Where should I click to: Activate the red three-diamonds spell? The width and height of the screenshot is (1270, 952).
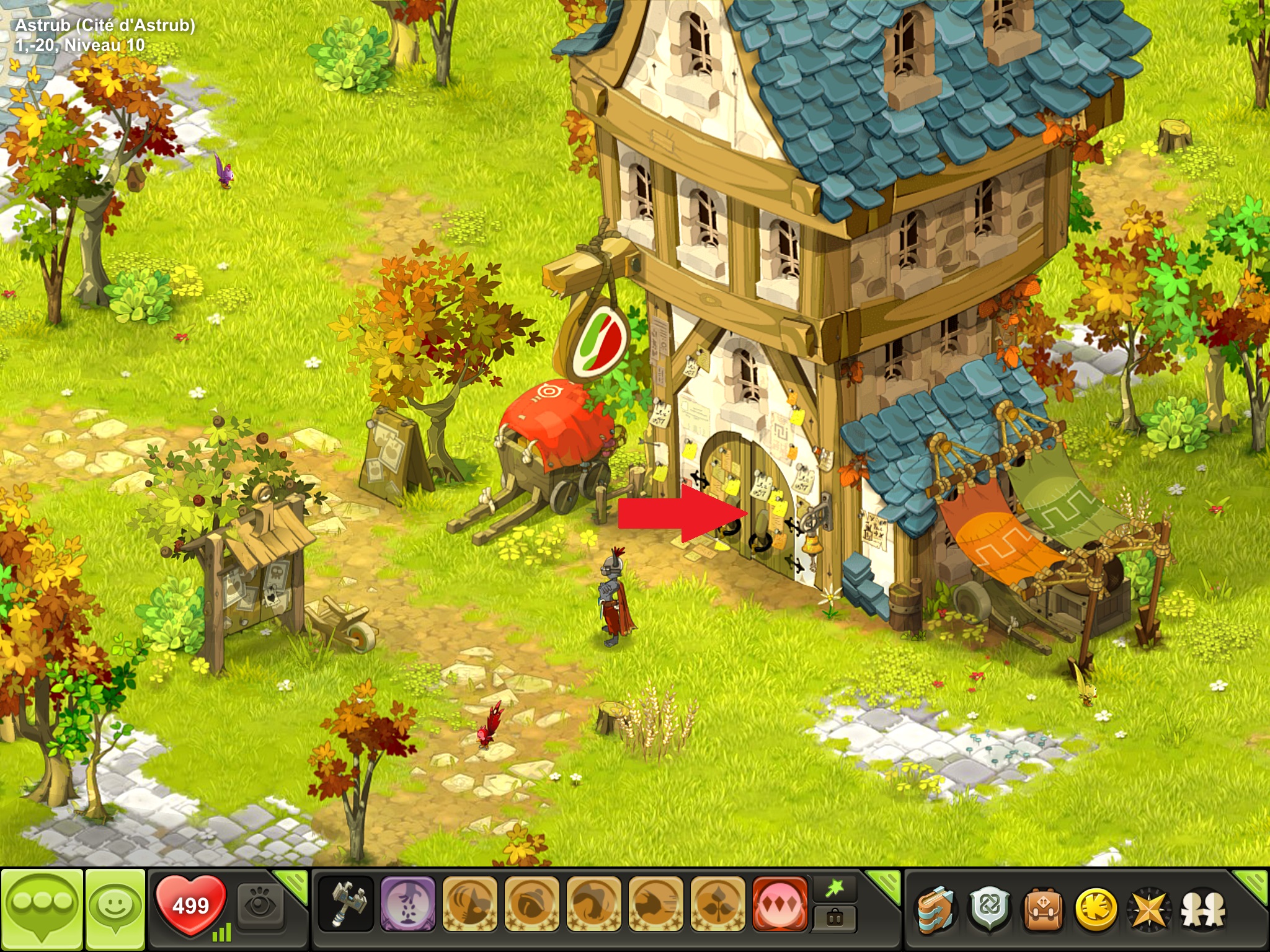pyautogui.click(x=779, y=904)
